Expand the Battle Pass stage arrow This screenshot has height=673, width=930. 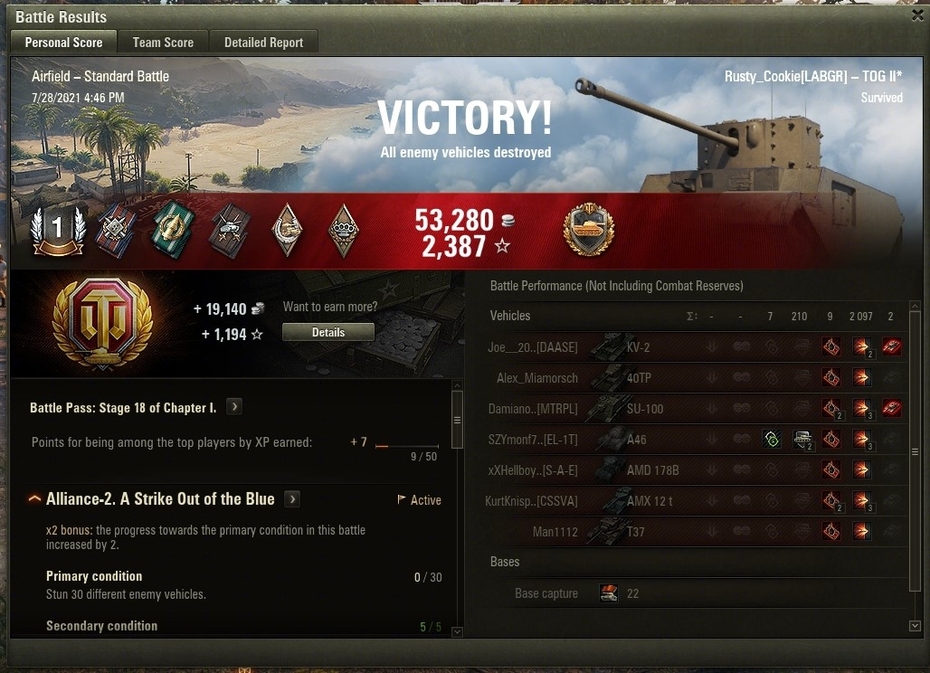point(234,407)
